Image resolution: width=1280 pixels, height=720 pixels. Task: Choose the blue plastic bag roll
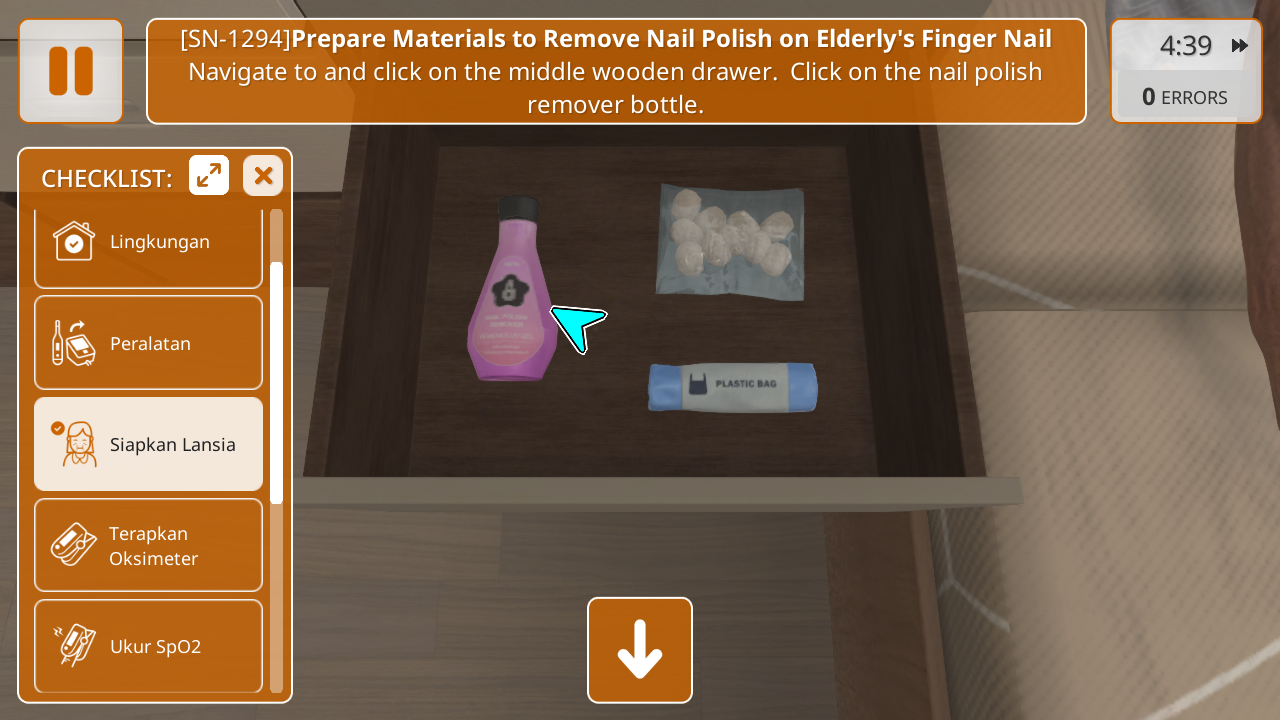coord(732,387)
